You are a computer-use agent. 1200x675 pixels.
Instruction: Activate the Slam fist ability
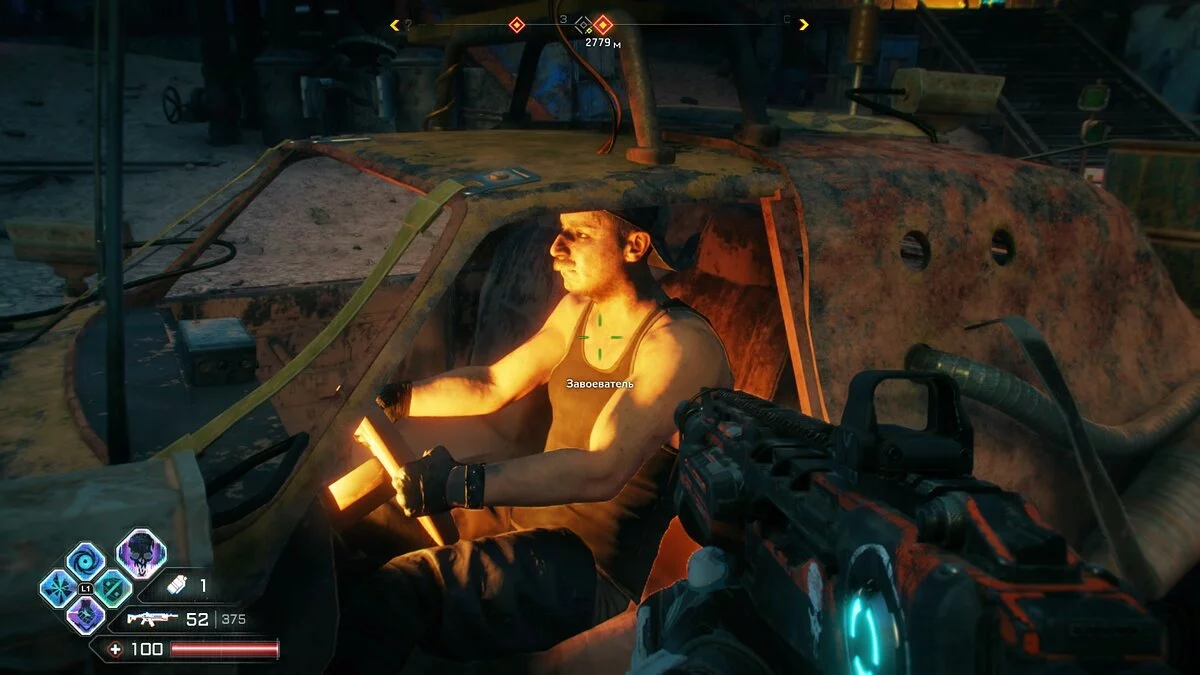point(85,615)
